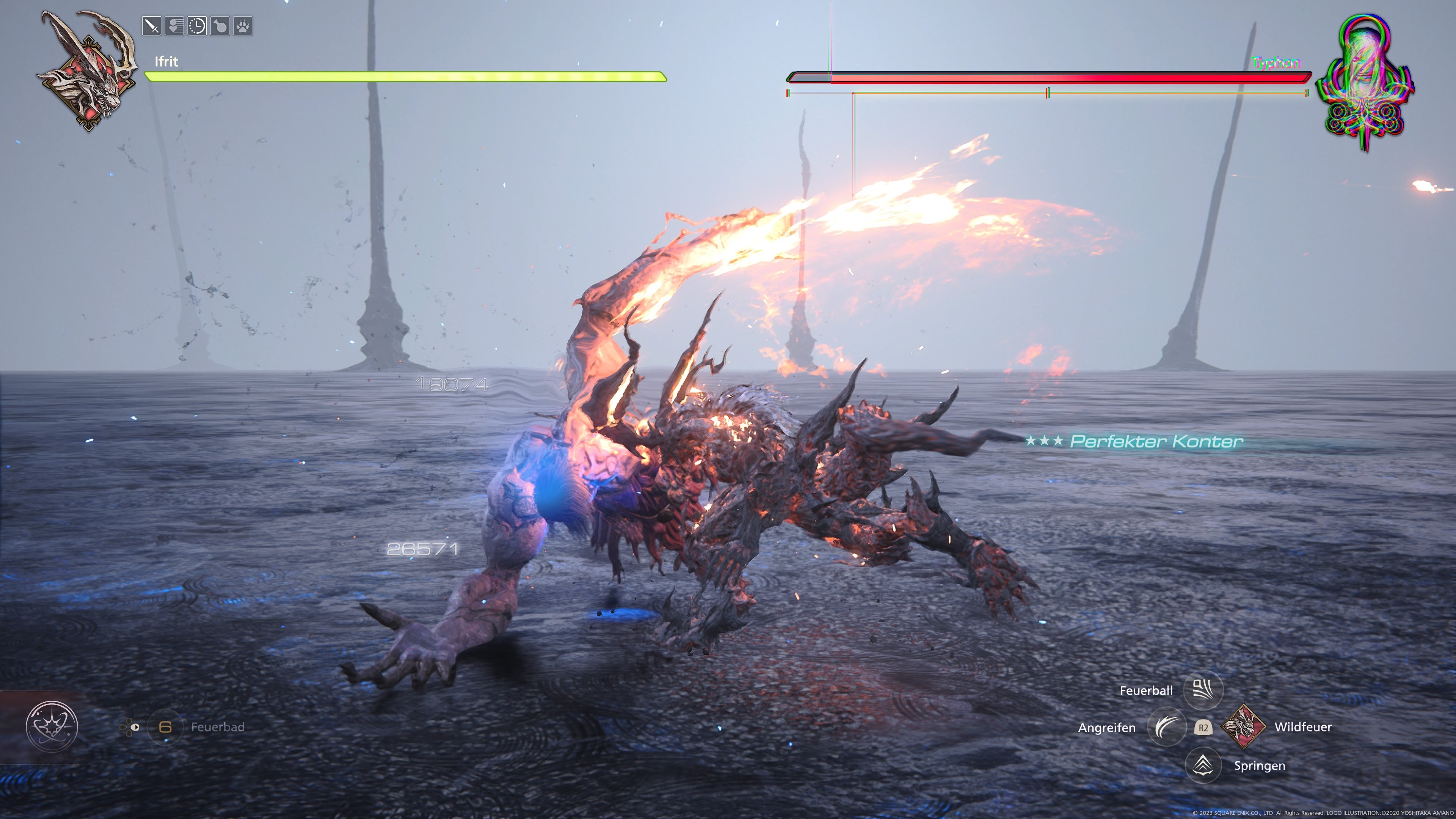This screenshot has width=1456, height=819.
Task: Open the party status list icon
Action: point(175,25)
